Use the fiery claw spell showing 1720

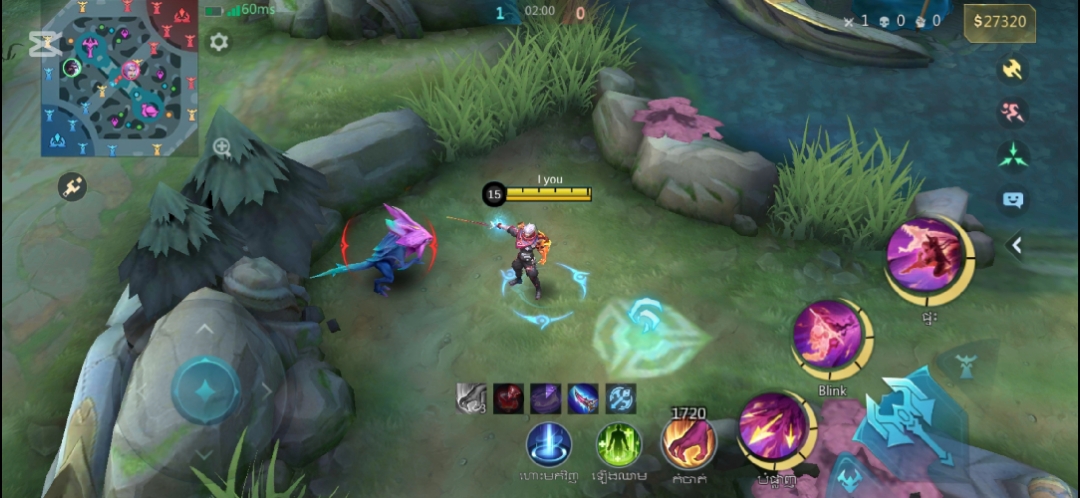point(689,443)
